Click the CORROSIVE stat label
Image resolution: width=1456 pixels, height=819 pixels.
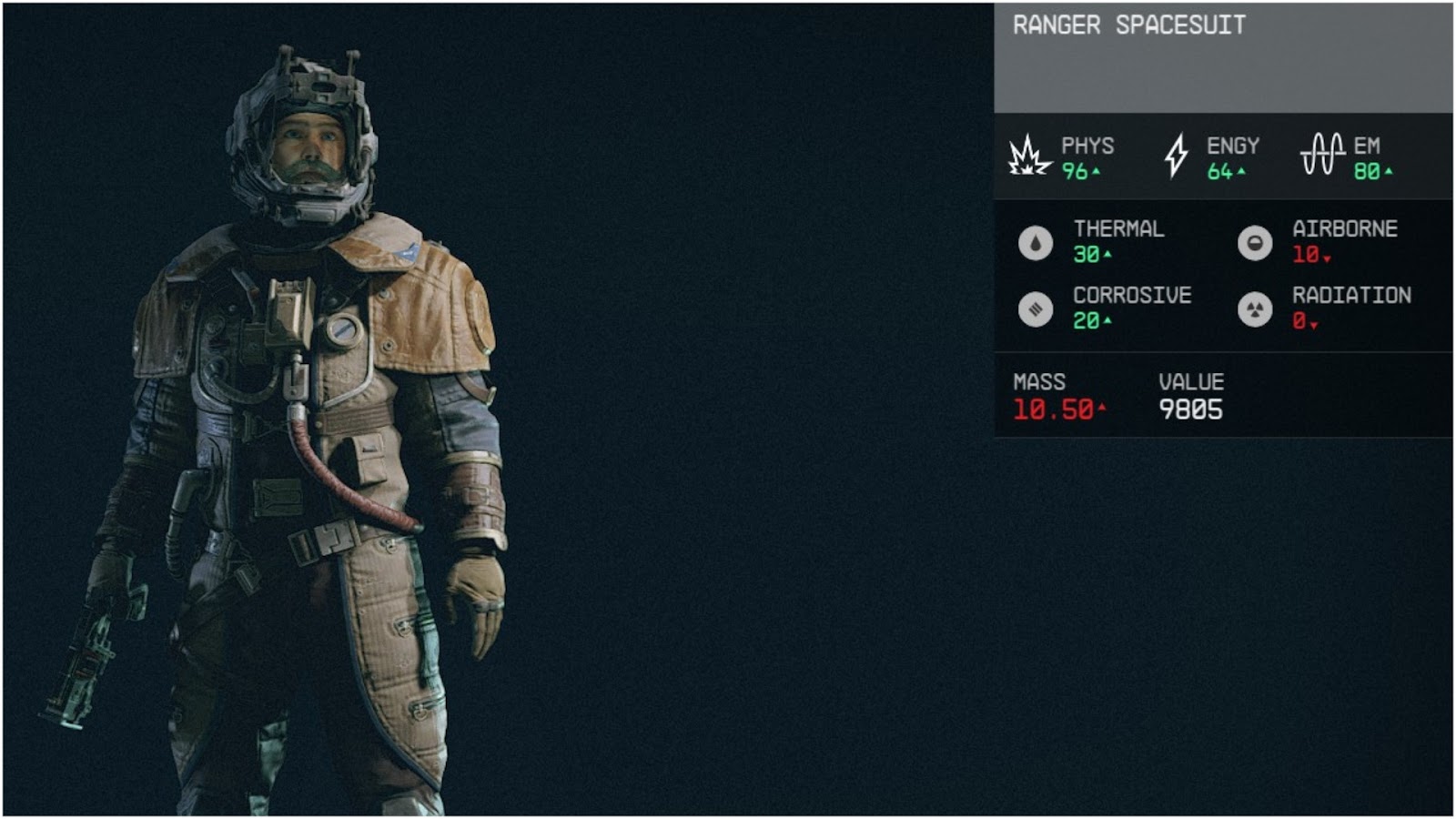pyautogui.click(x=1132, y=295)
